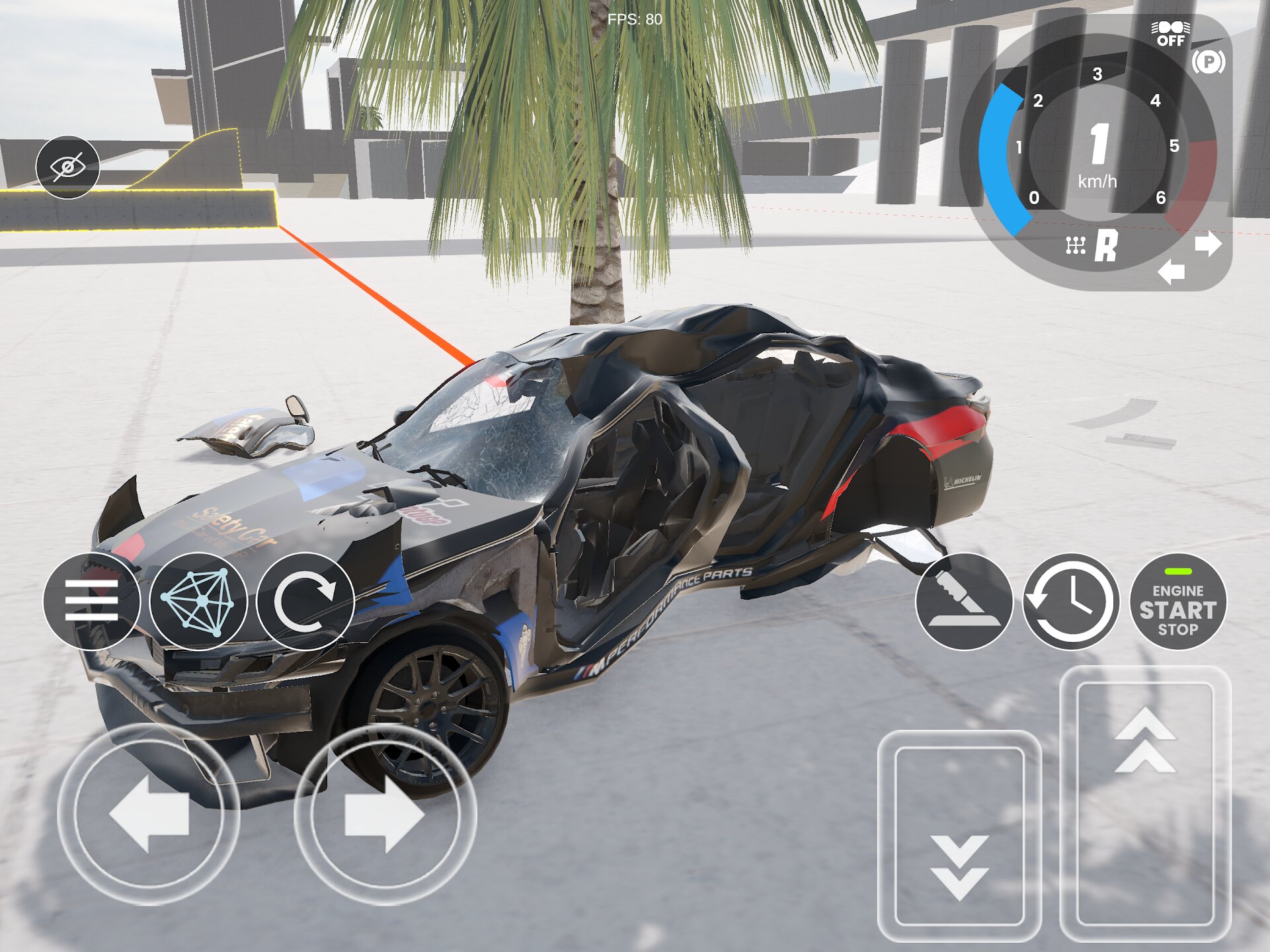Activate the left turn signal arrow
Image resolution: width=1270 pixels, height=952 pixels.
1171,272
